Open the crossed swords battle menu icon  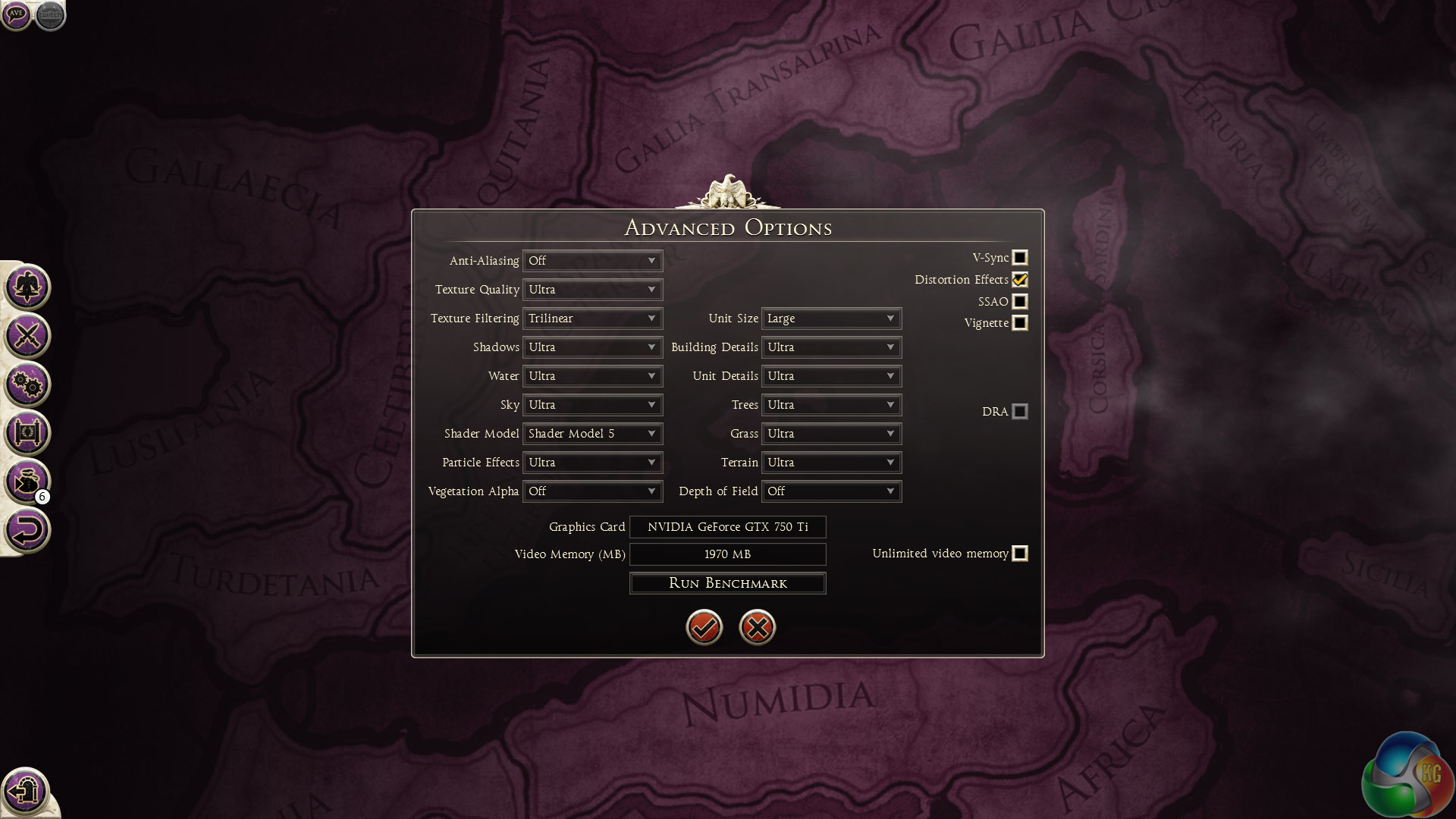coord(27,336)
